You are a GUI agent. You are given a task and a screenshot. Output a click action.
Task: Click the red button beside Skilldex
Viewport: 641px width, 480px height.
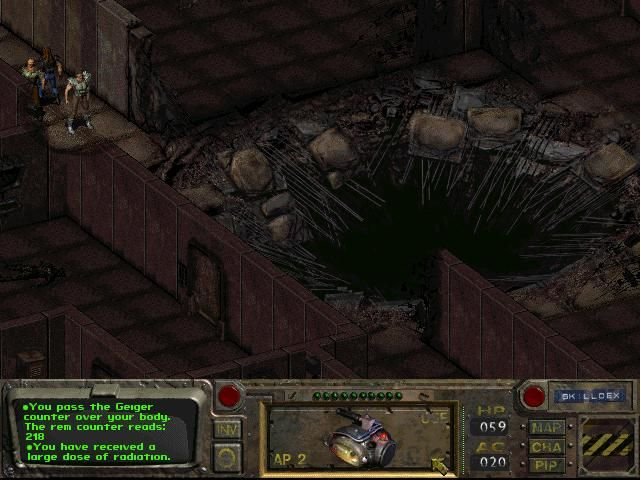(534, 396)
